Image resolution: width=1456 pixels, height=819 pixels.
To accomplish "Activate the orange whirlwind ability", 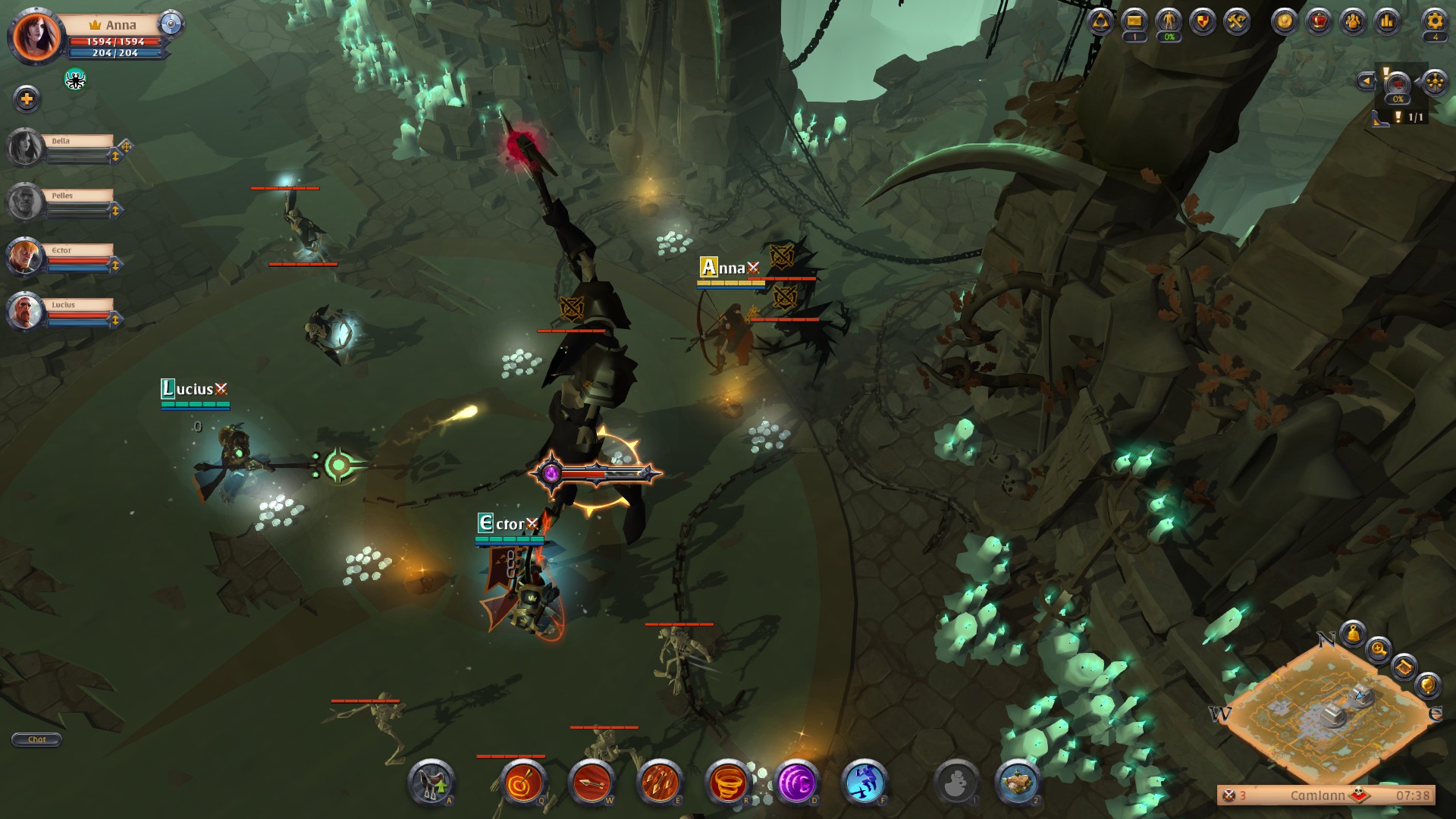I will (728, 782).
